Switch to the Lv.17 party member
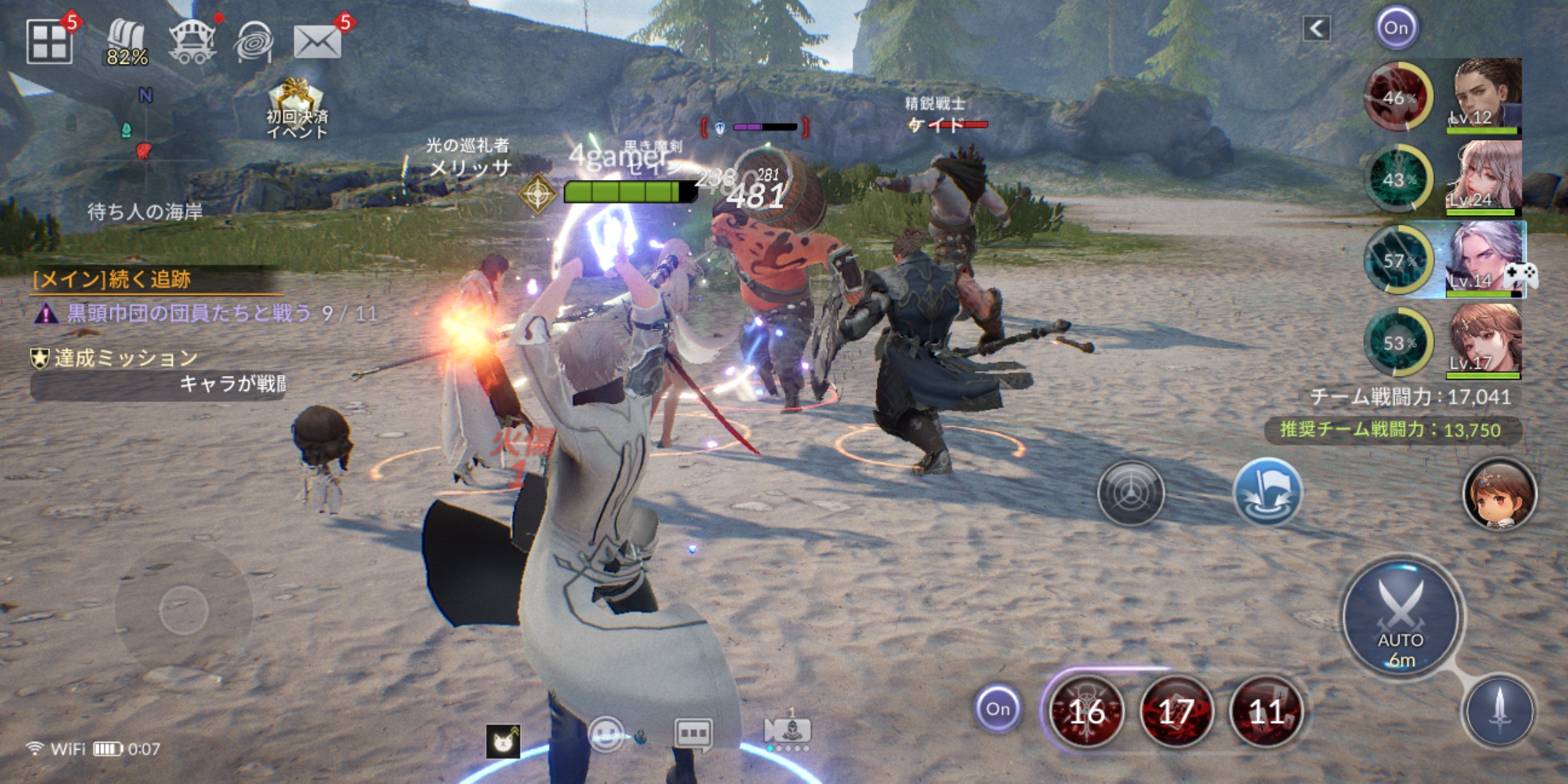Screen dimensions: 1568x784 [x=1484, y=342]
